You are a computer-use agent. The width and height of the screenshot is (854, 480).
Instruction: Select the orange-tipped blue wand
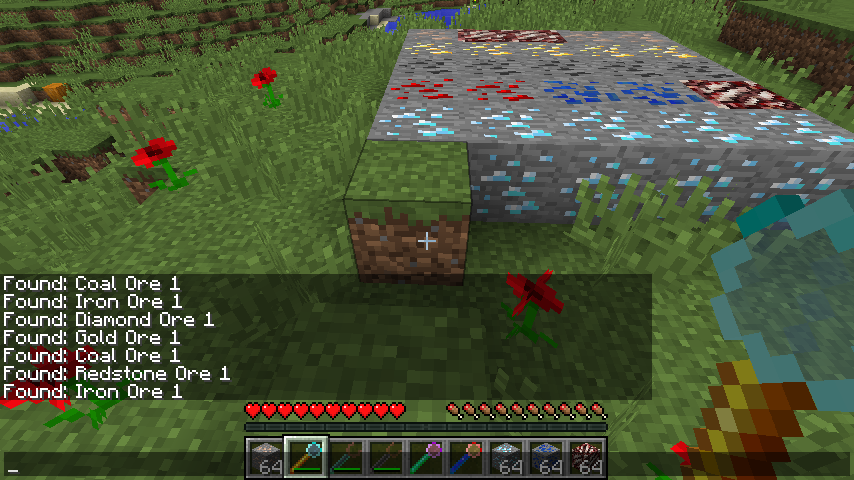467,459
